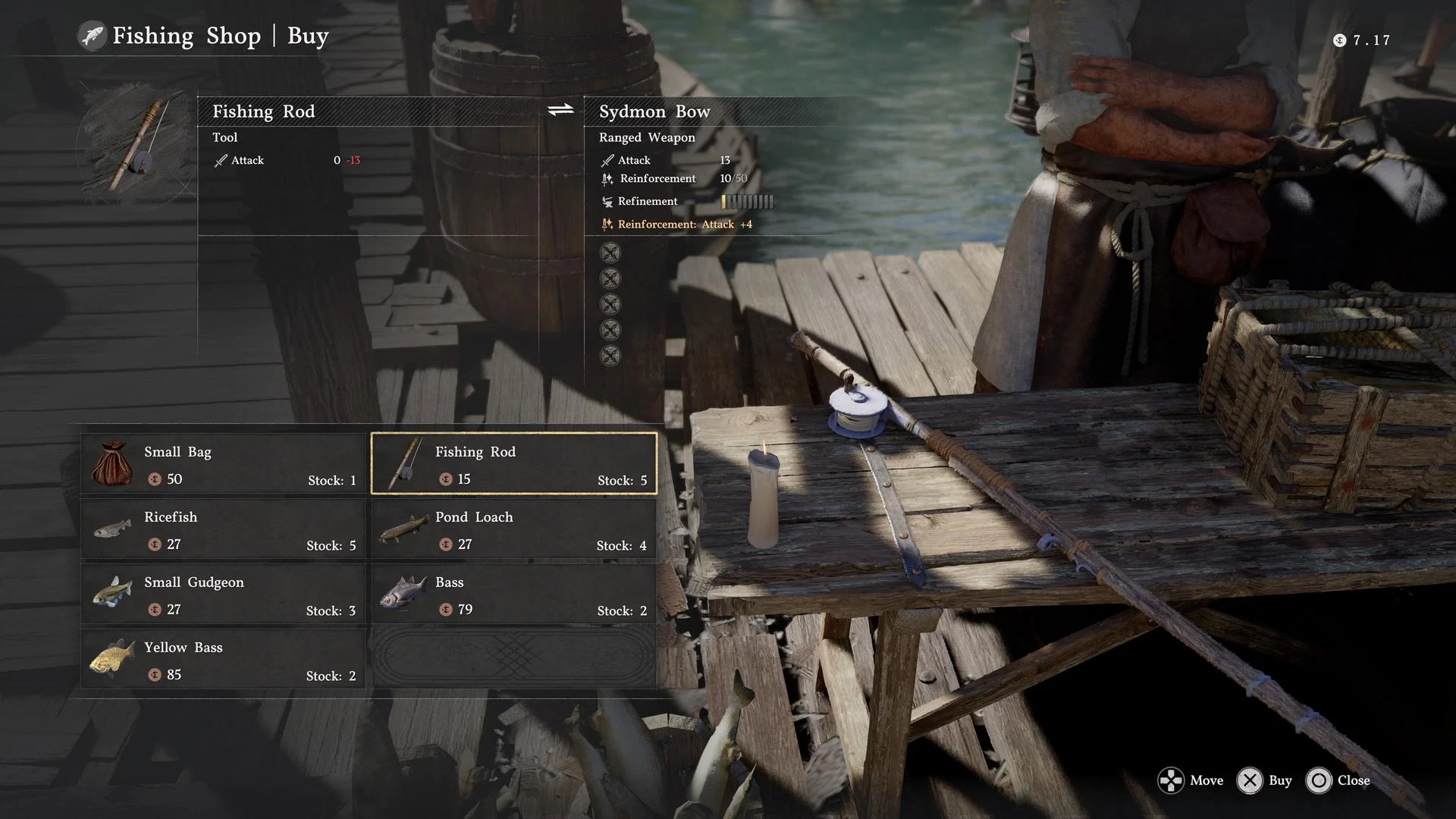Highlight the Small Gudgeon entry
The image size is (1456, 819).
click(223, 594)
